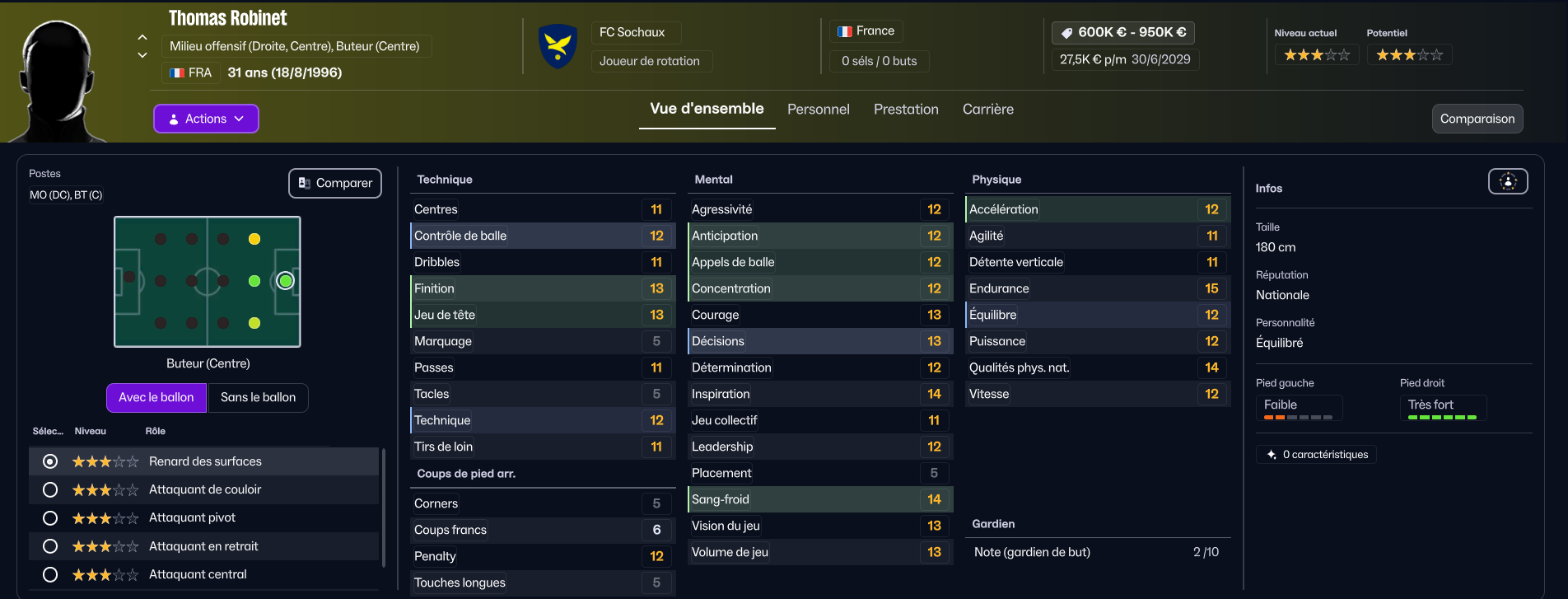Choose the Attaquant central role
The width and height of the screenshot is (1568, 599).
coord(50,574)
